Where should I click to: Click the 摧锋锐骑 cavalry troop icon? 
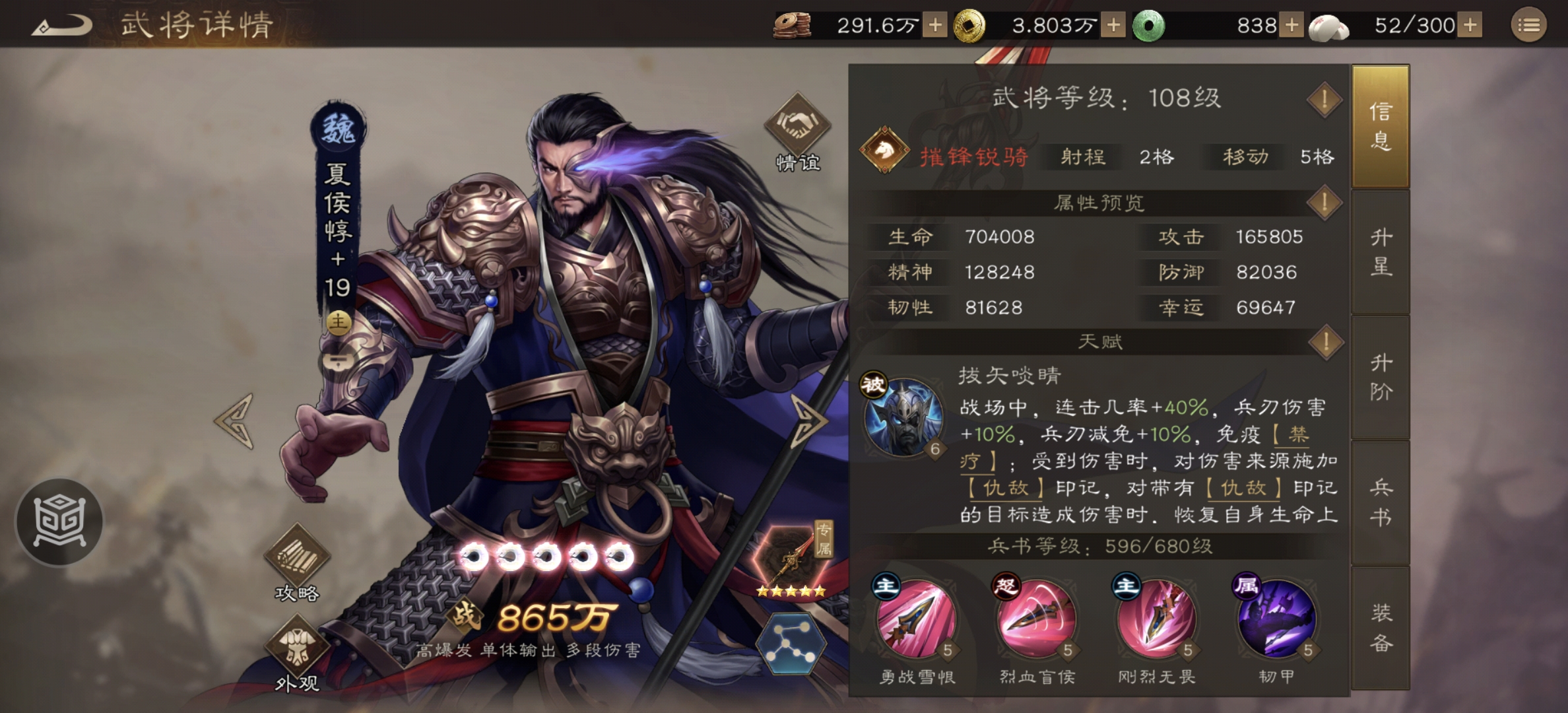pyautogui.click(x=884, y=156)
